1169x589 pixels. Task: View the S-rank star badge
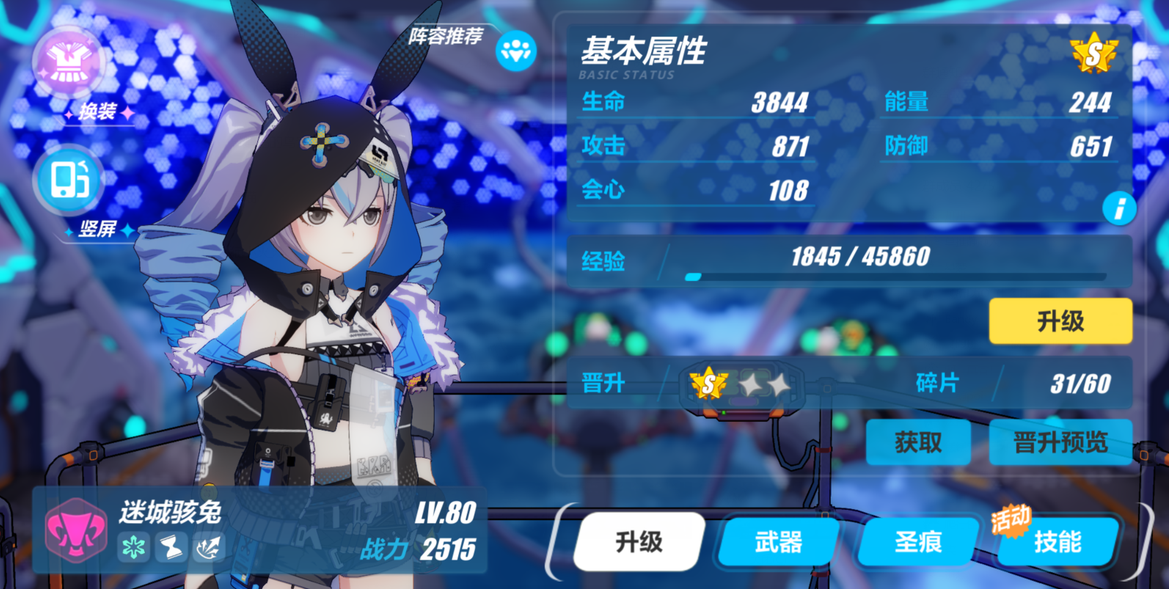[x=1093, y=54]
